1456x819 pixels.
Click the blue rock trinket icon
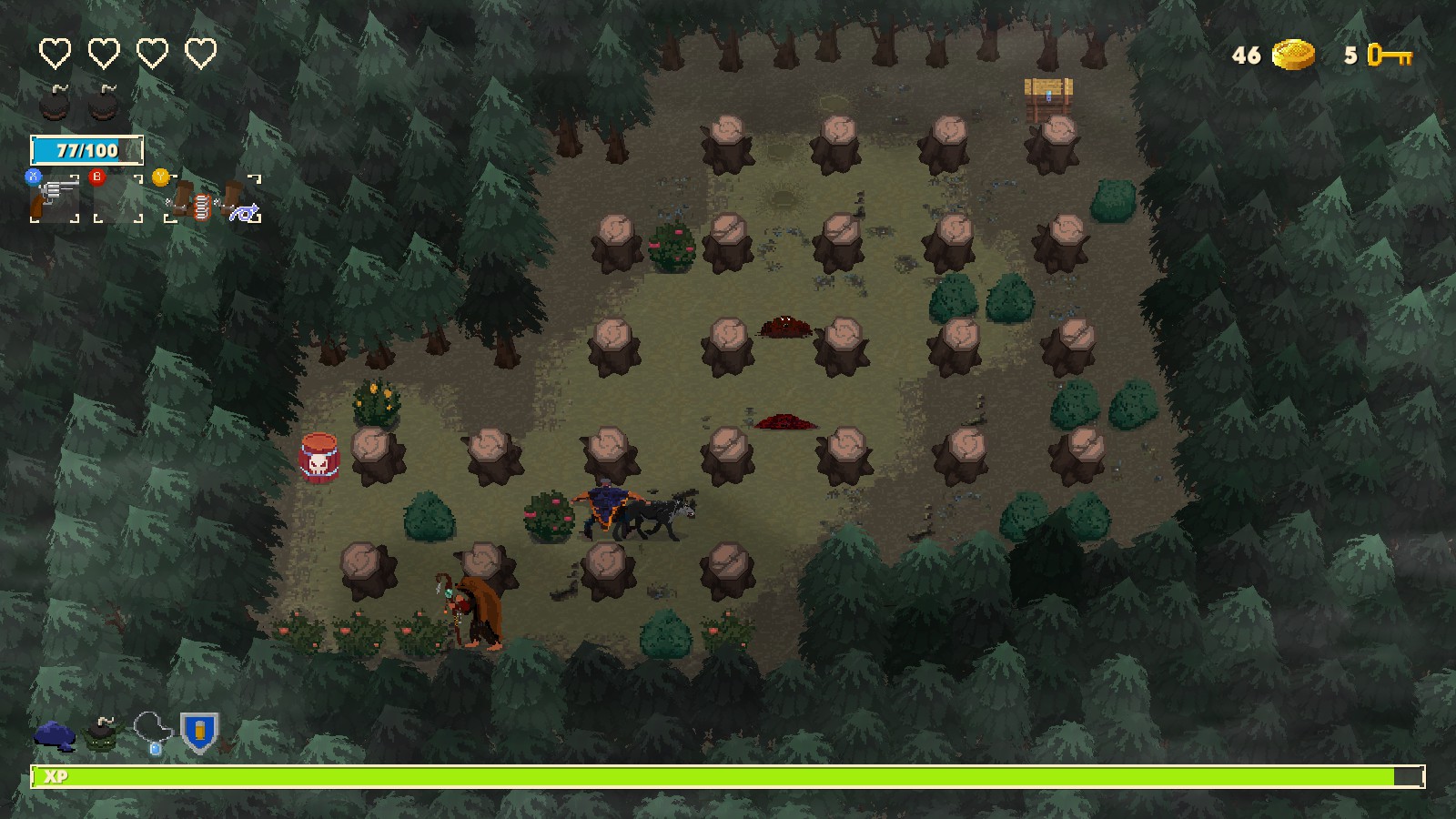[56, 734]
